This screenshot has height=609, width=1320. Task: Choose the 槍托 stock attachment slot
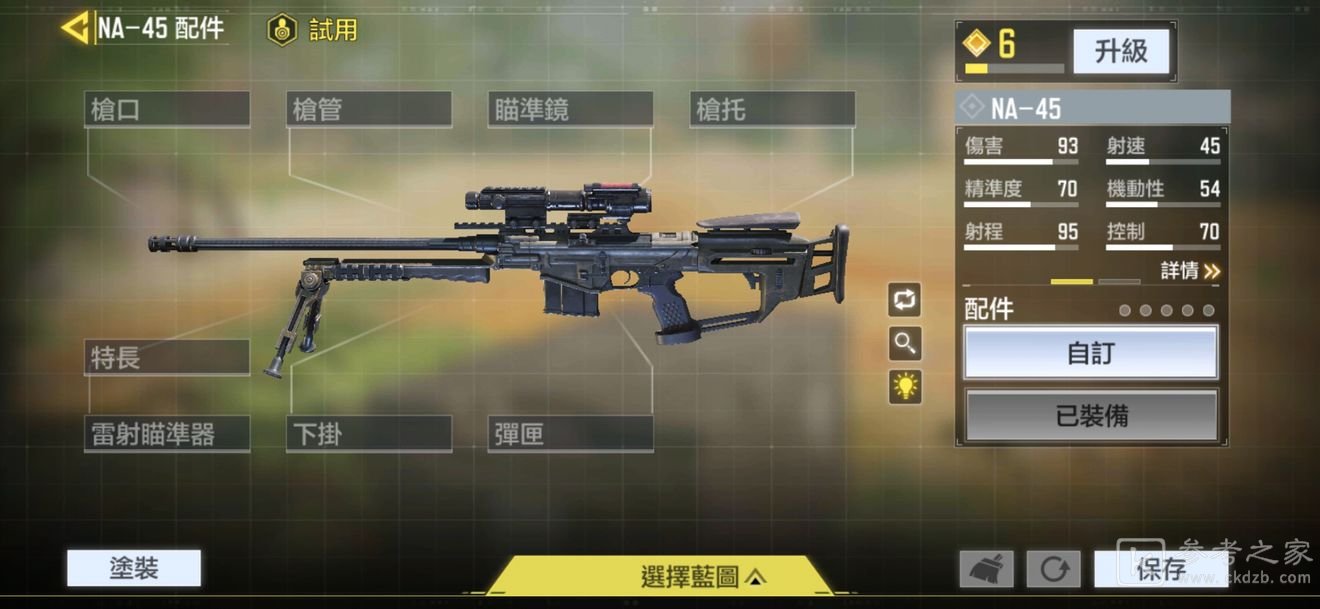tap(772, 109)
